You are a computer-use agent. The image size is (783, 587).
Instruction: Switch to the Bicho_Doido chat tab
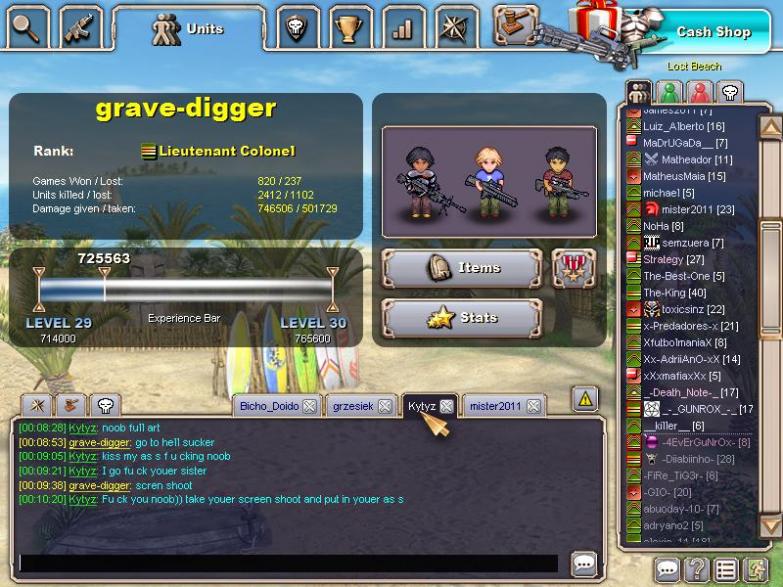pyautogui.click(x=268, y=406)
